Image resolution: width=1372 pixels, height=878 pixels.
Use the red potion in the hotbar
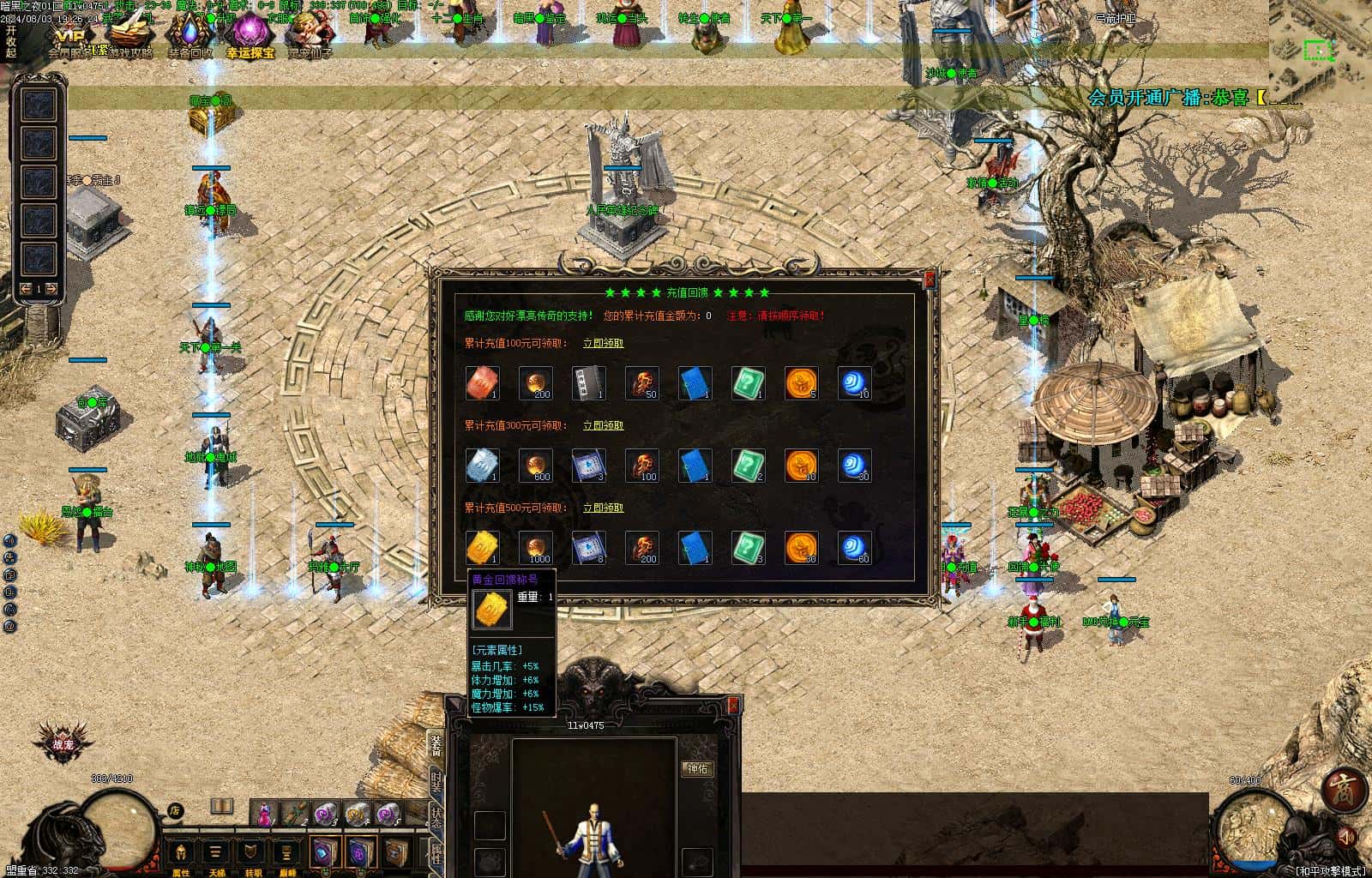point(265,813)
